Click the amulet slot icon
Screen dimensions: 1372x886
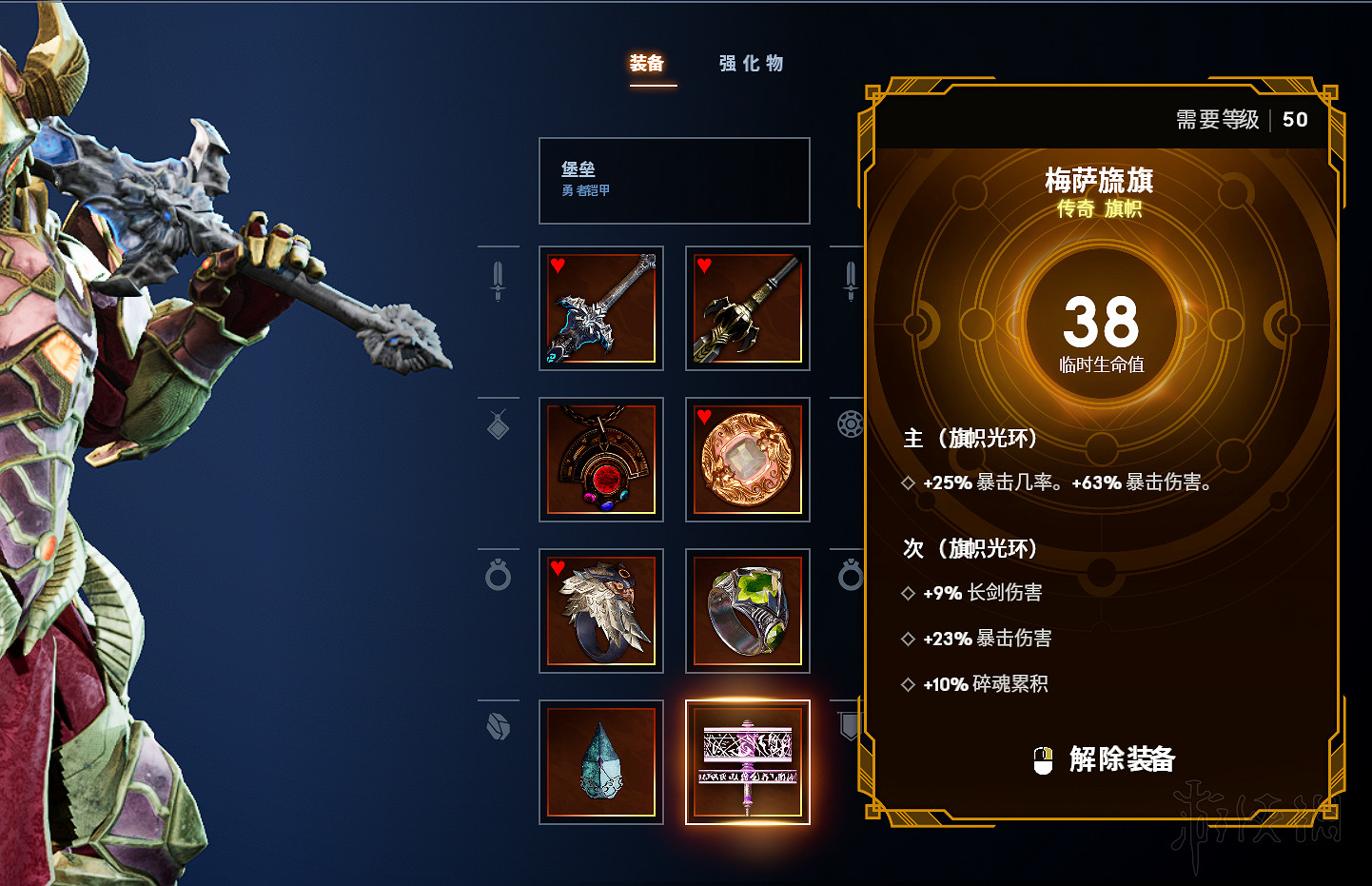pyautogui.click(x=499, y=424)
